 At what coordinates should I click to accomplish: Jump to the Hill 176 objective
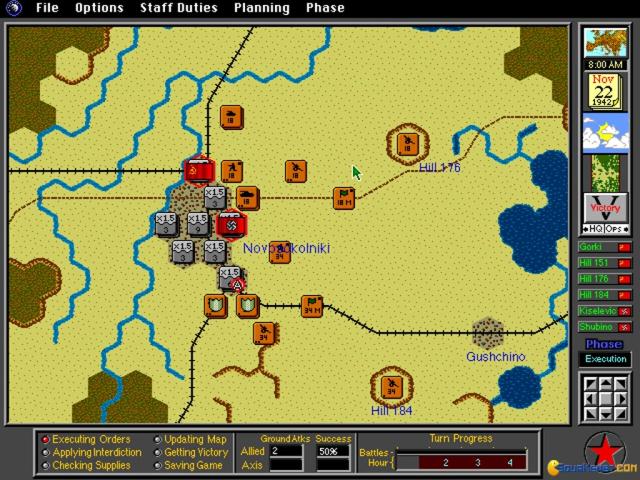click(605, 278)
